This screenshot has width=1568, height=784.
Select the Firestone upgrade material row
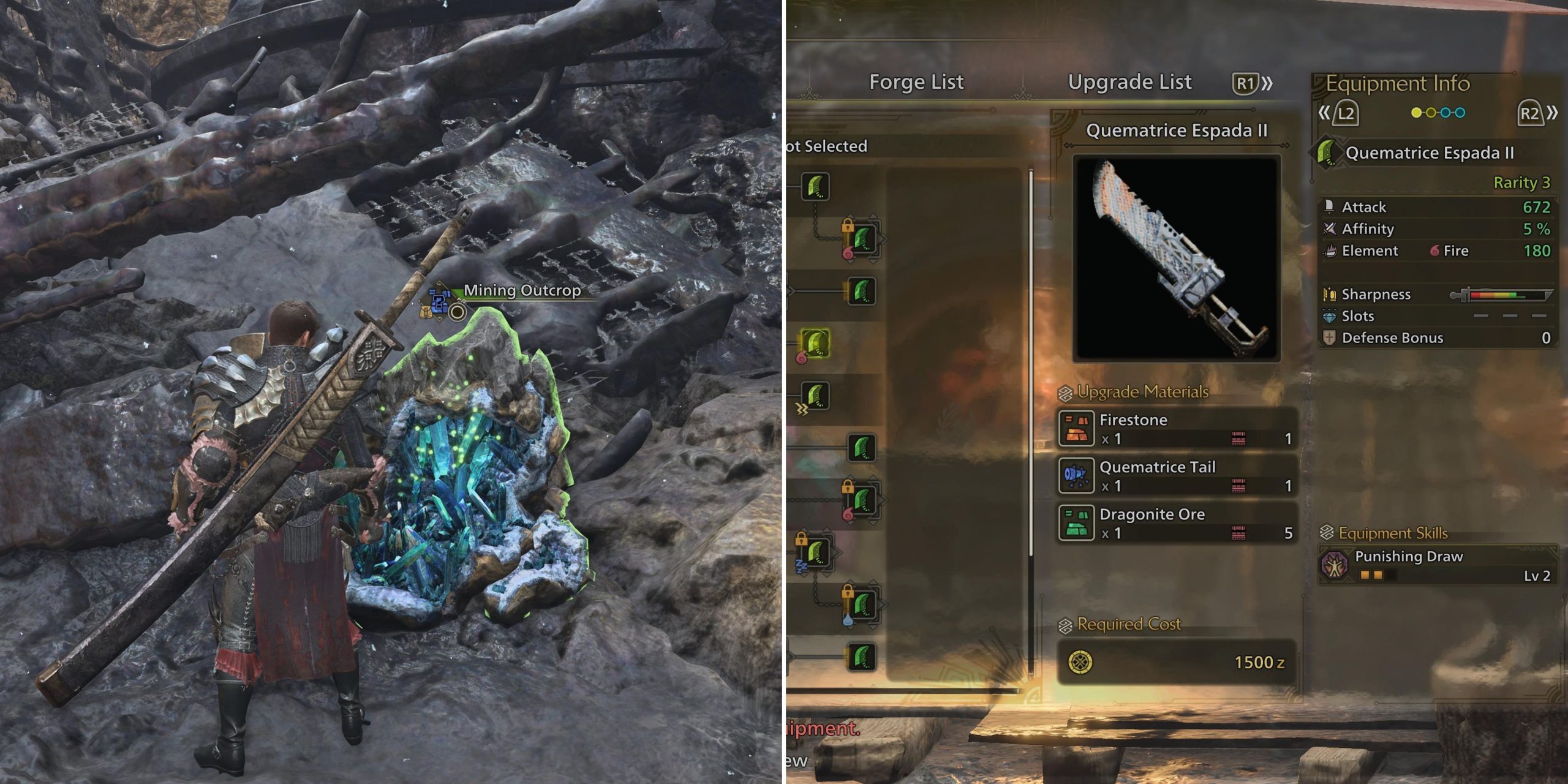pos(1177,429)
